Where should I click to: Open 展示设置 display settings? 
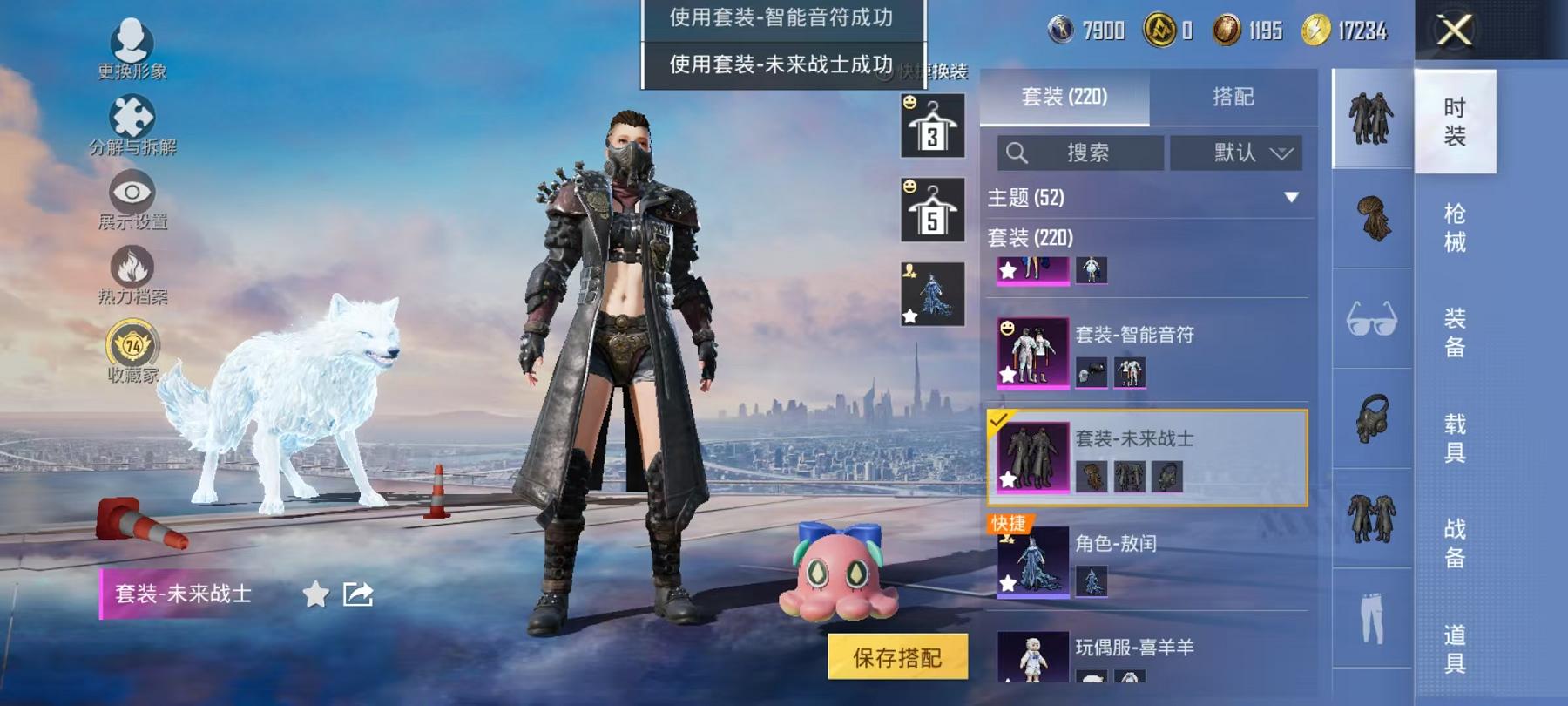point(131,199)
